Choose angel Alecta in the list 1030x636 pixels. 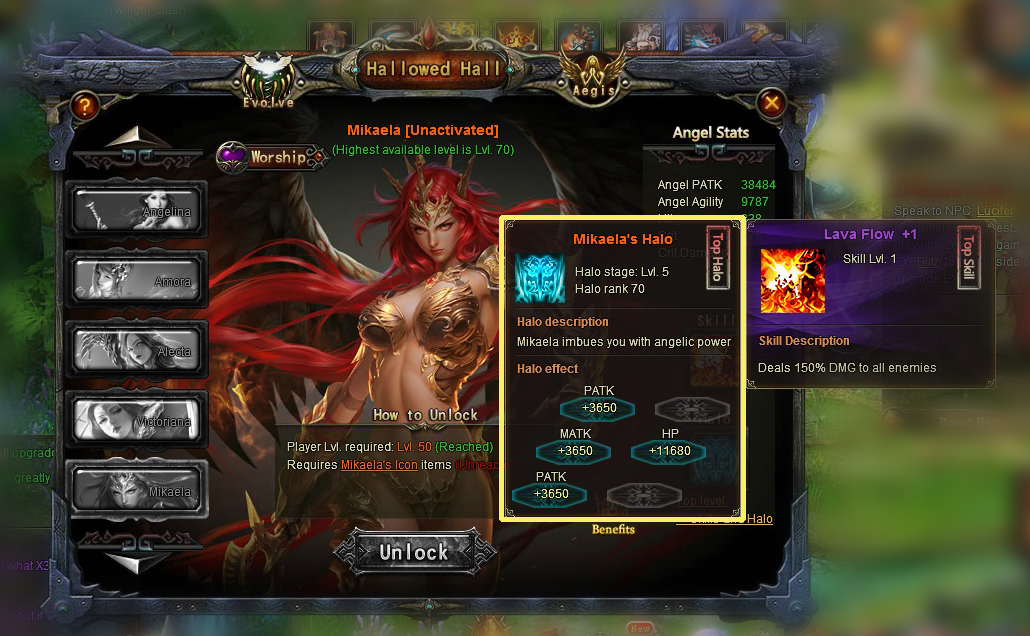pyautogui.click(x=136, y=349)
